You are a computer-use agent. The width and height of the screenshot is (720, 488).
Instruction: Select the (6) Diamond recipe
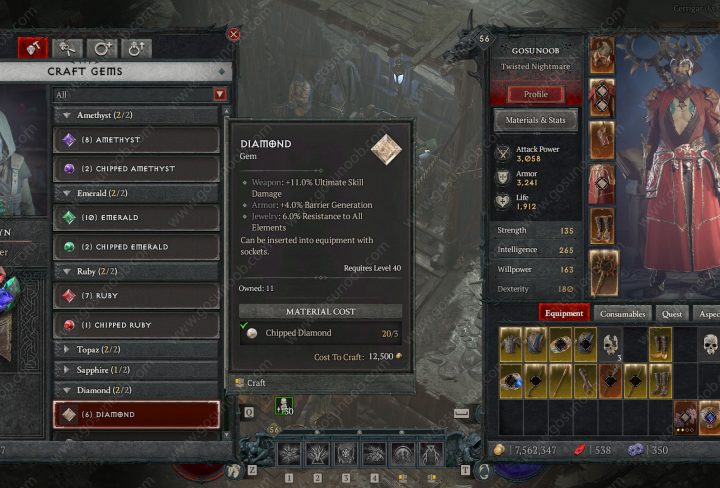pos(135,414)
